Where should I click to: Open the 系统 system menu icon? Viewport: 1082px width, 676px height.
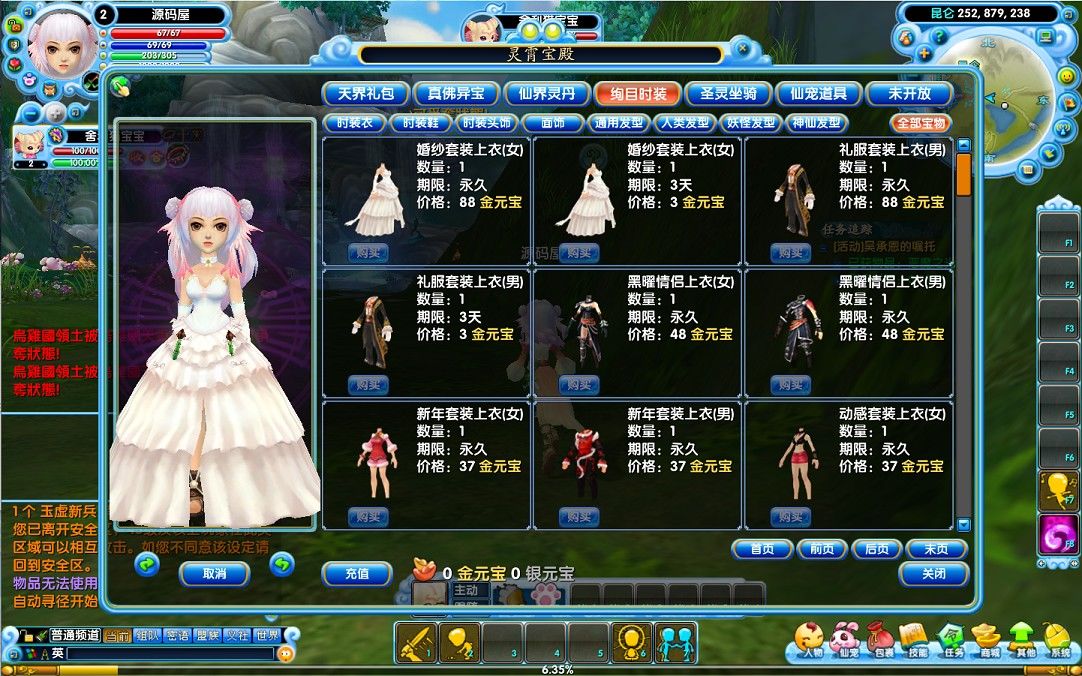[1059, 639]
